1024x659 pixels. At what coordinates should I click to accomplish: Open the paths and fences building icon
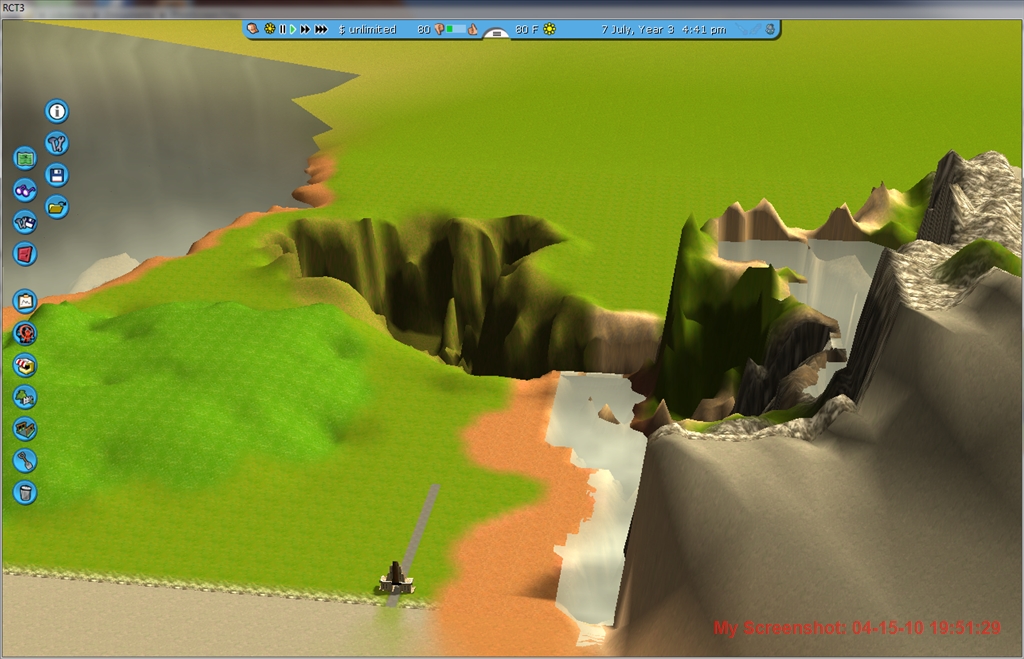click(25, 429)
